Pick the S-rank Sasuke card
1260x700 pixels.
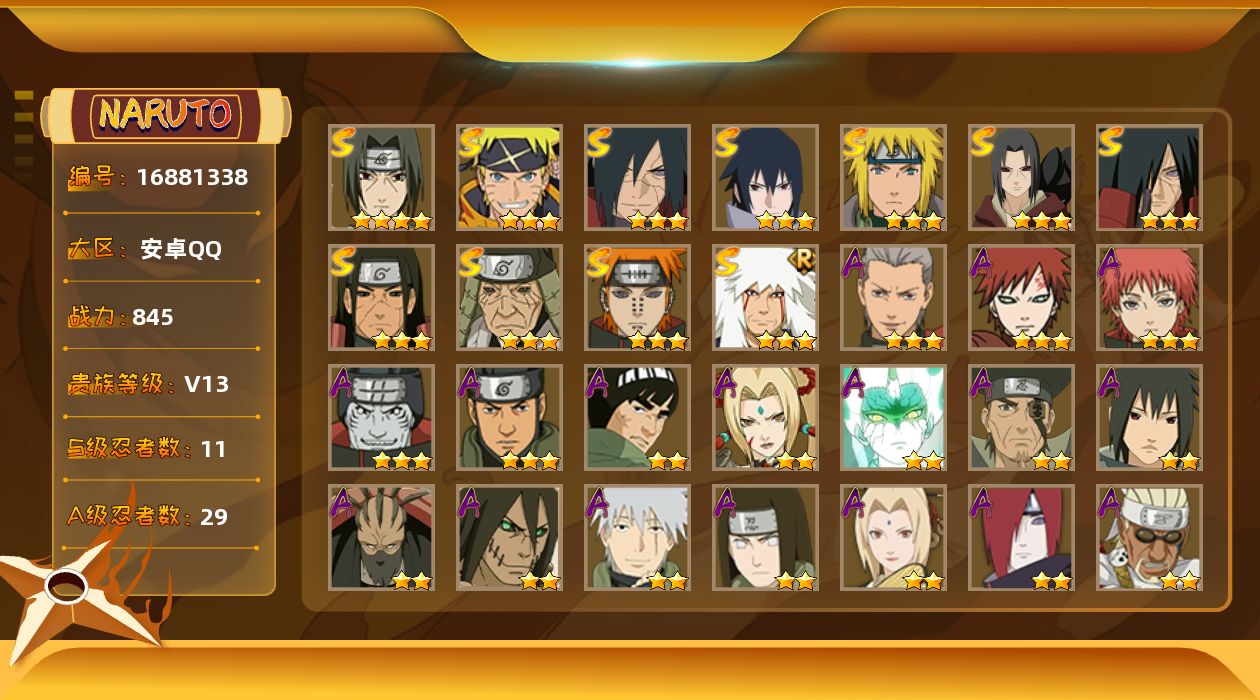click(x=765, y=178)
